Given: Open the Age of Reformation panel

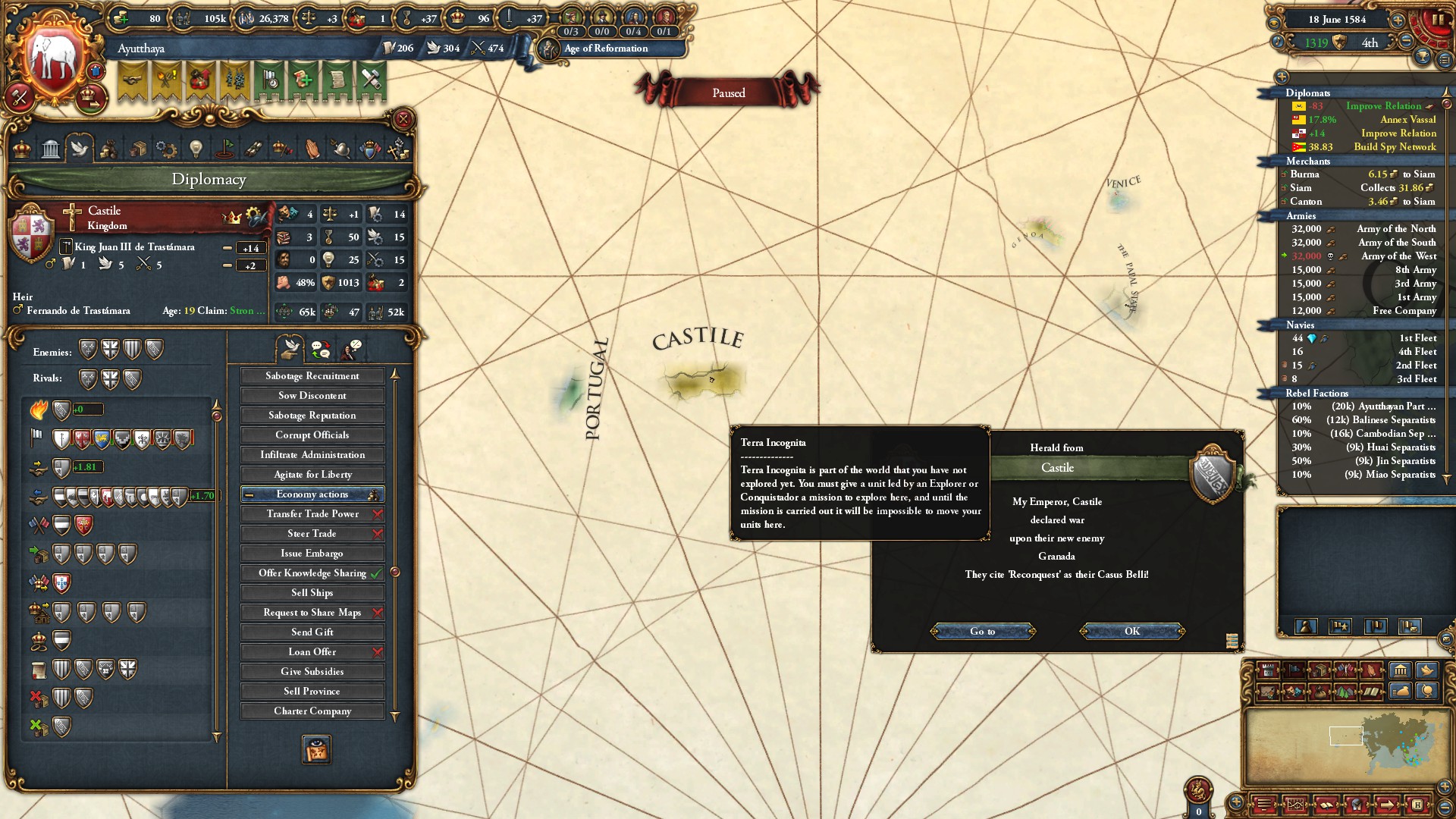Looking at the screenshot, I should 605,49.
